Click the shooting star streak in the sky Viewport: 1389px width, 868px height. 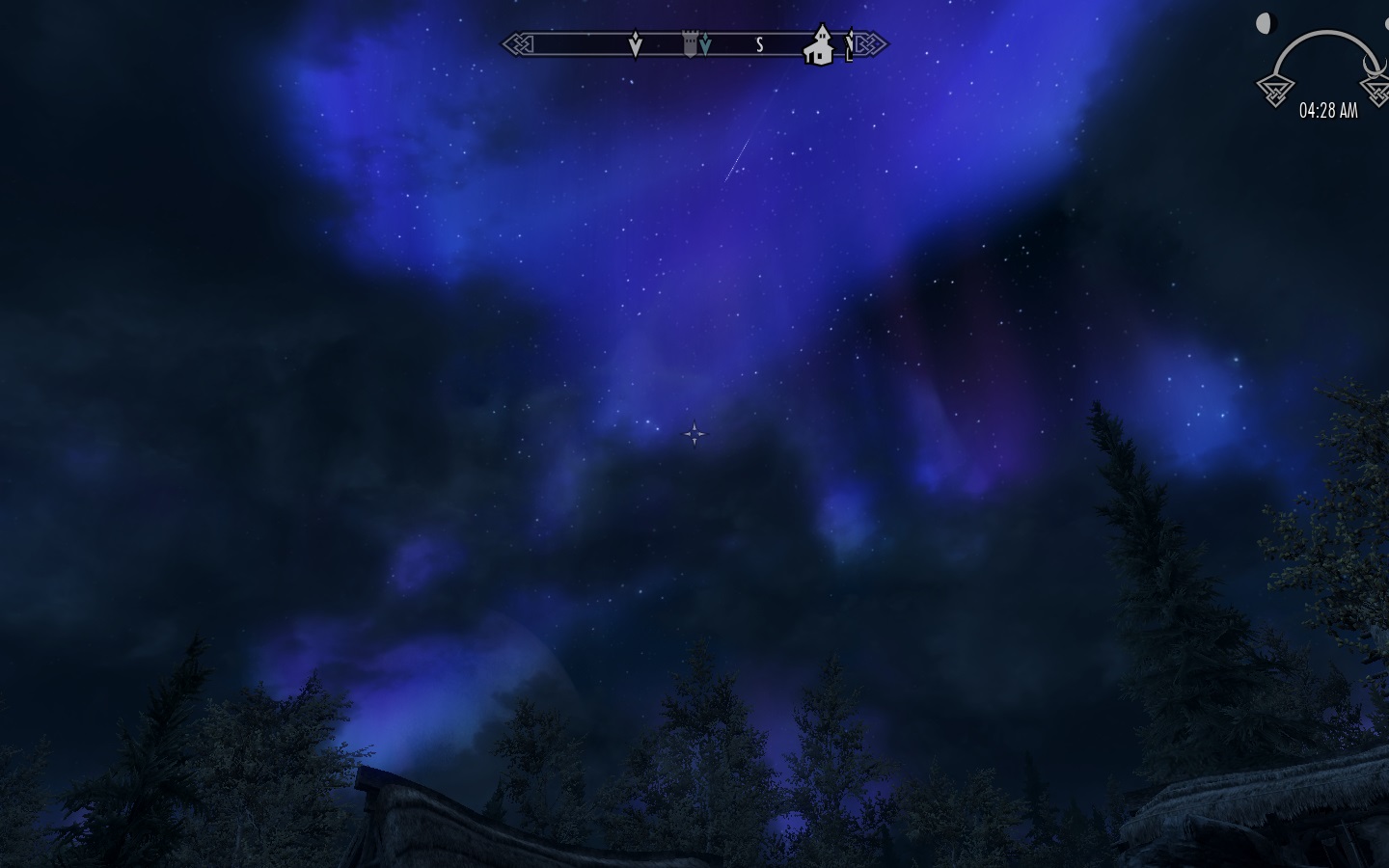[x=735, y=159]
